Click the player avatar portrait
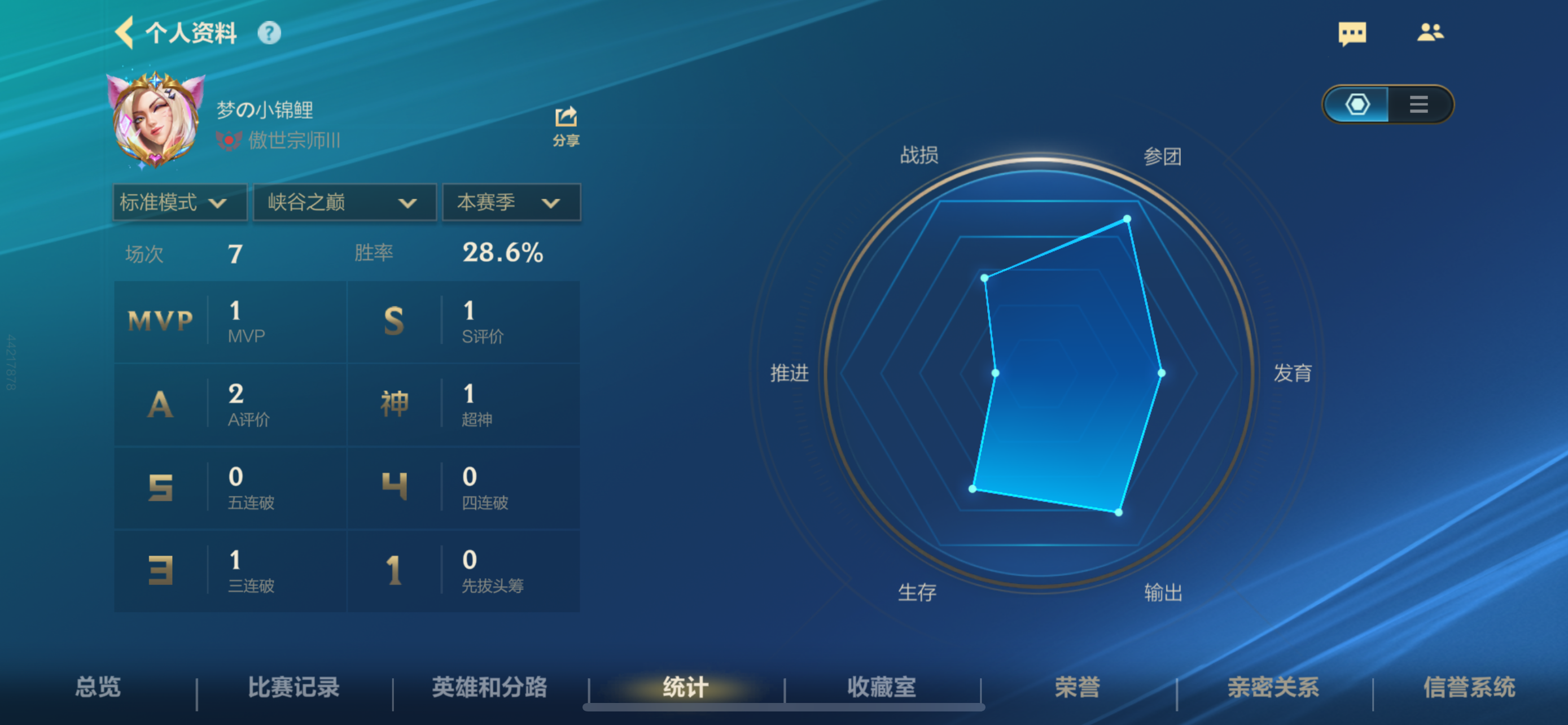 [x=156, y=119]
